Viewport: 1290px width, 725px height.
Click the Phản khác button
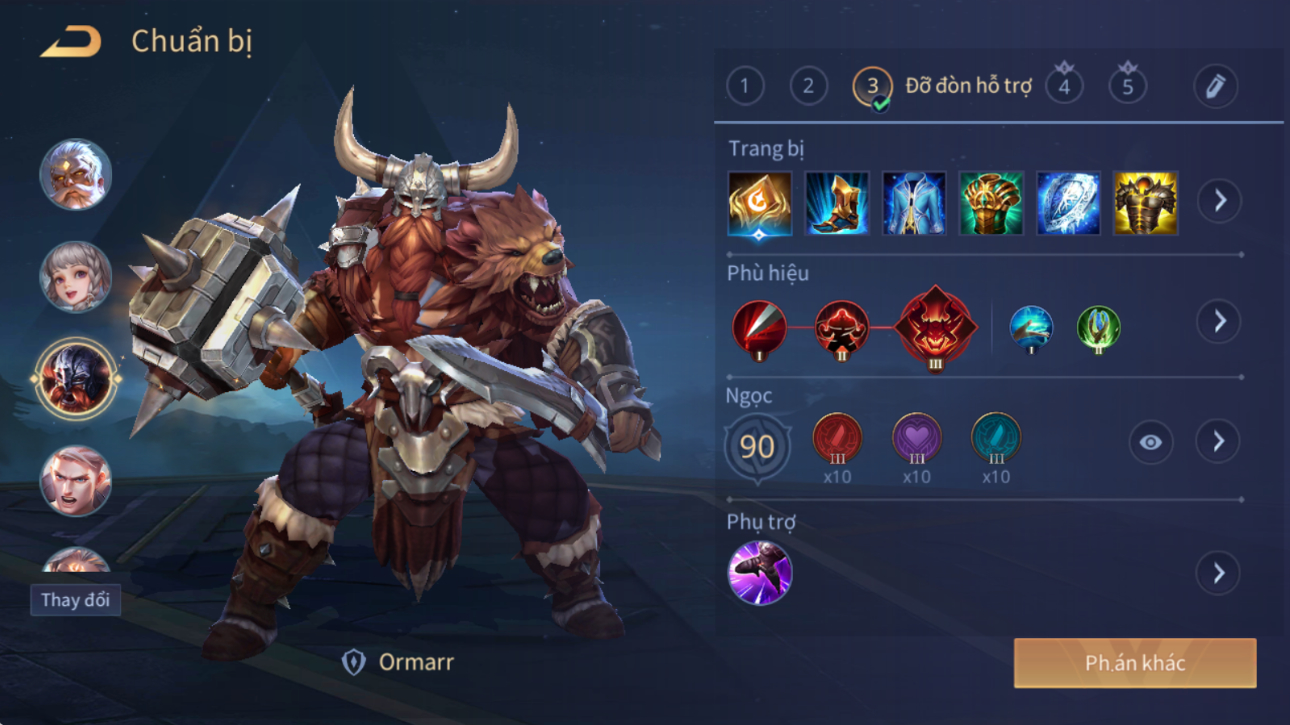tap(1135, 663)
